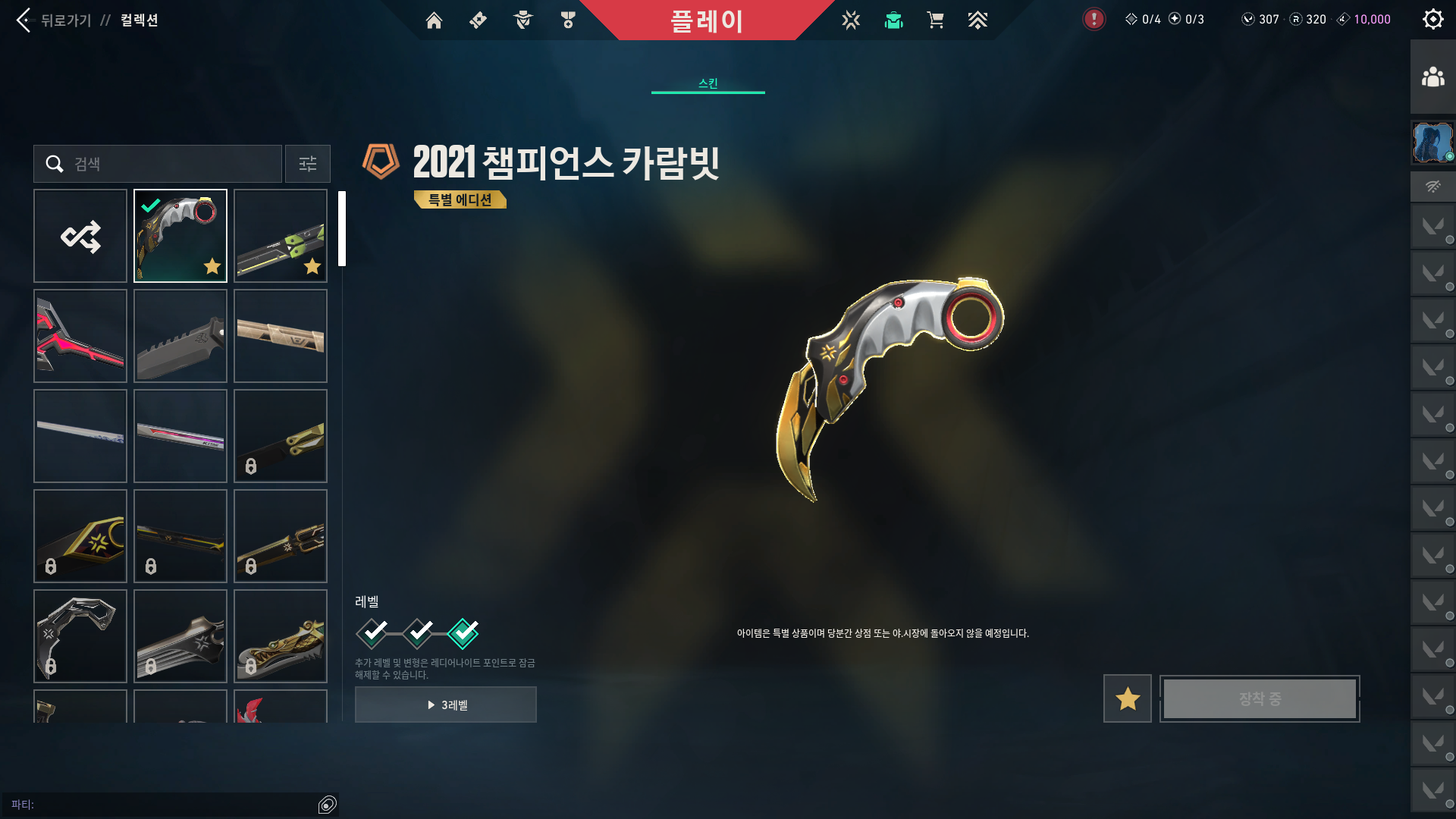
Task: Select the random skin shuffle thumbnail
Action: click(80, 236)
